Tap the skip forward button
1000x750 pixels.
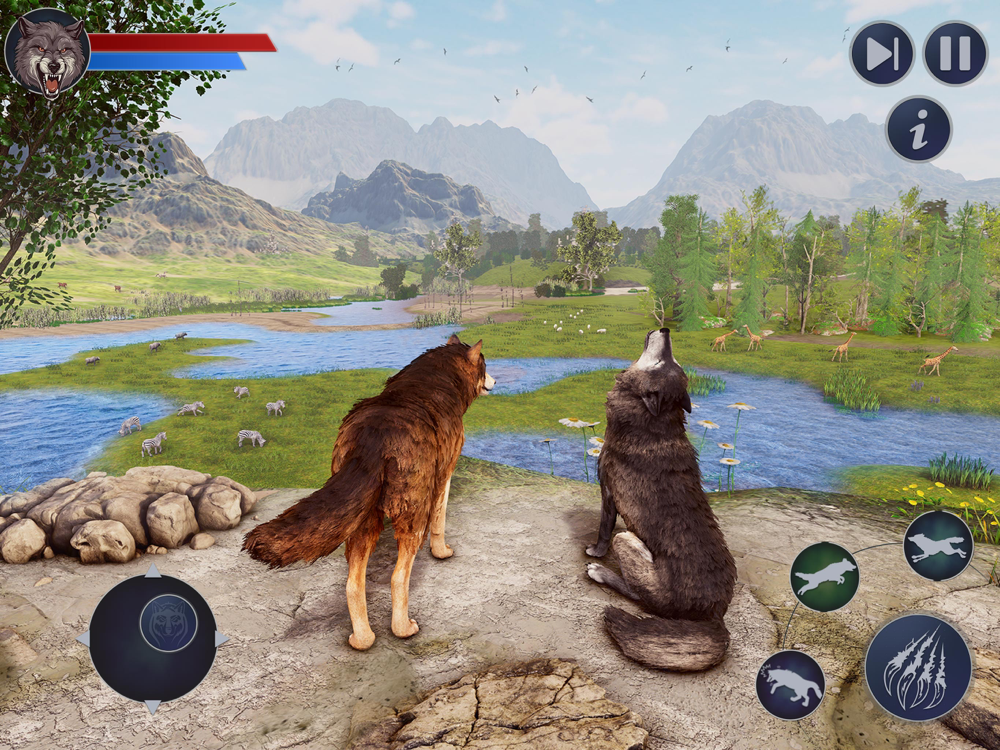(882, 53)
